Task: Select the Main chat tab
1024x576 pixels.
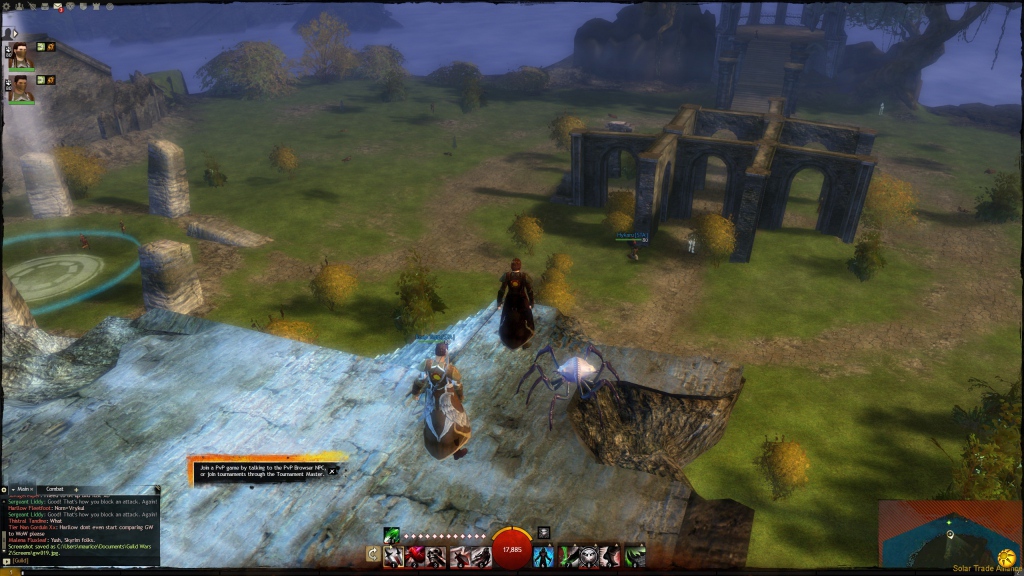Action: (24, 489)
